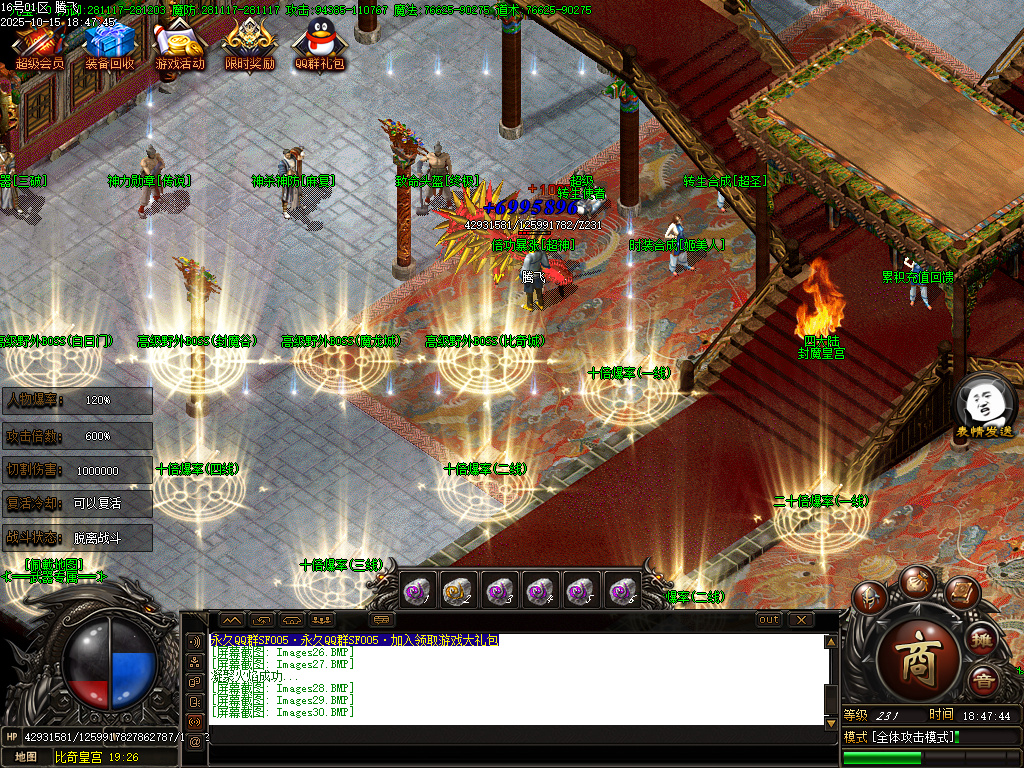1024x768 pixels.
Task: Click the 表情发送 emote button
Action: (984, 406)
